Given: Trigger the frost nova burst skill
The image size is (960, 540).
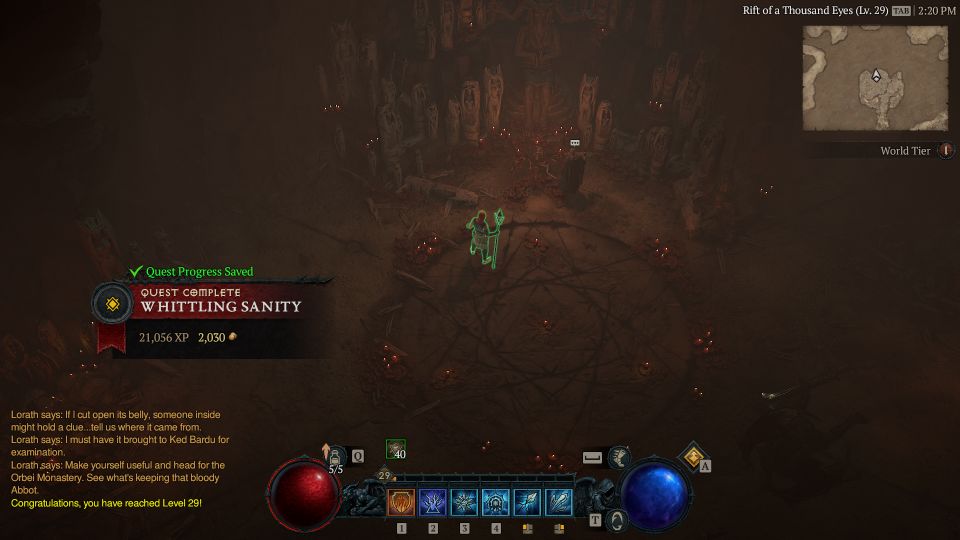Looking at the screenshot, I should [464, 502].
